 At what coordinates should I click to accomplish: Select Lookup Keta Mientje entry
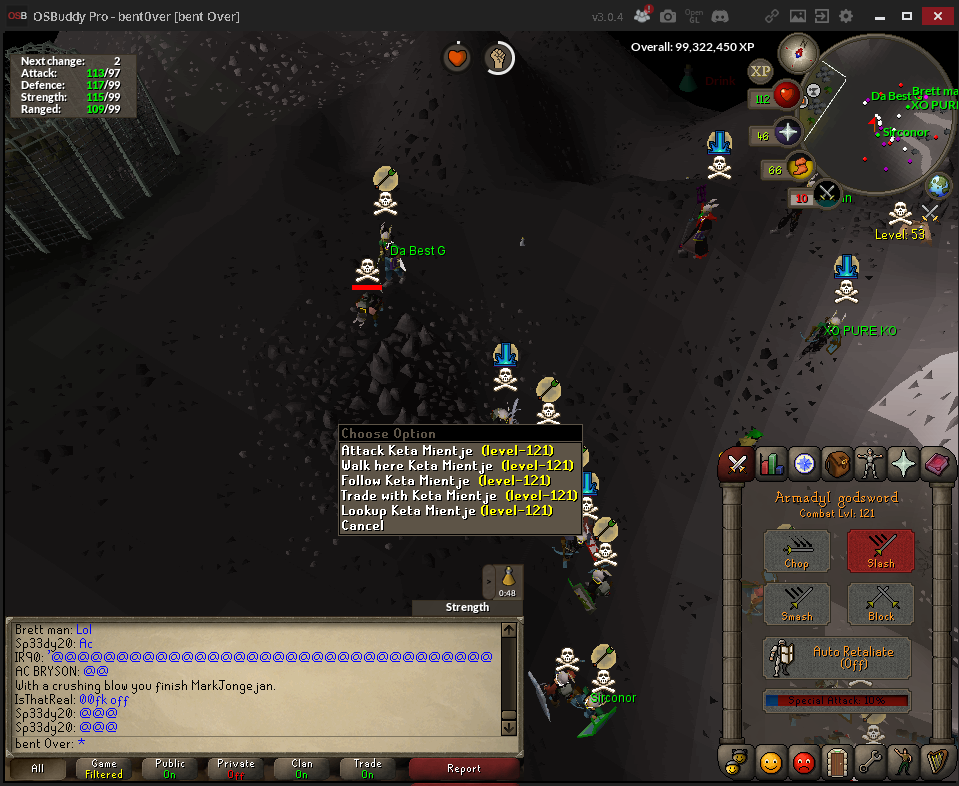tap(446, 511)
